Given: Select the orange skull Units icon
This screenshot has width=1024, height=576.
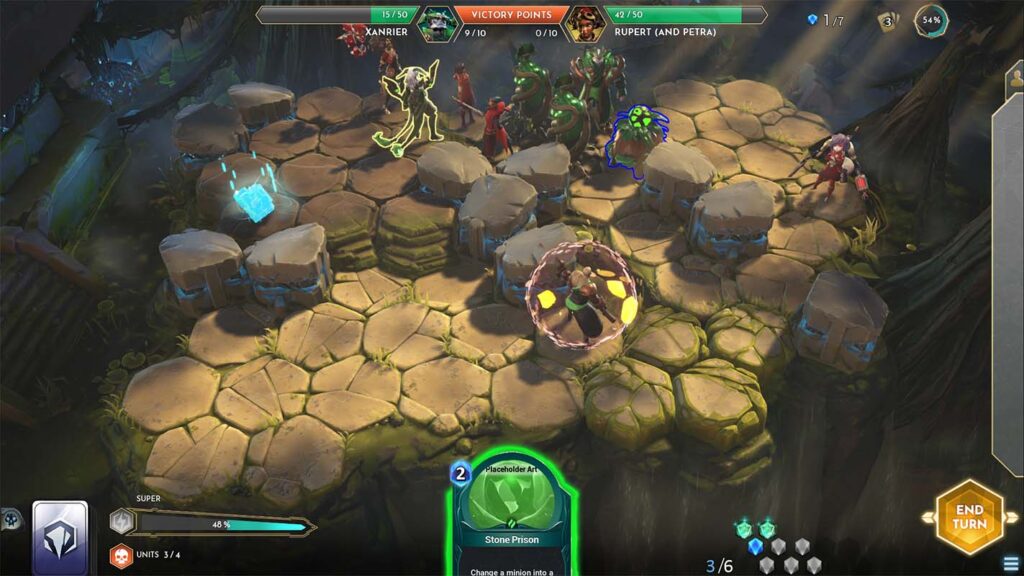Looking at the screenshot, I should [x=121, y=555].
